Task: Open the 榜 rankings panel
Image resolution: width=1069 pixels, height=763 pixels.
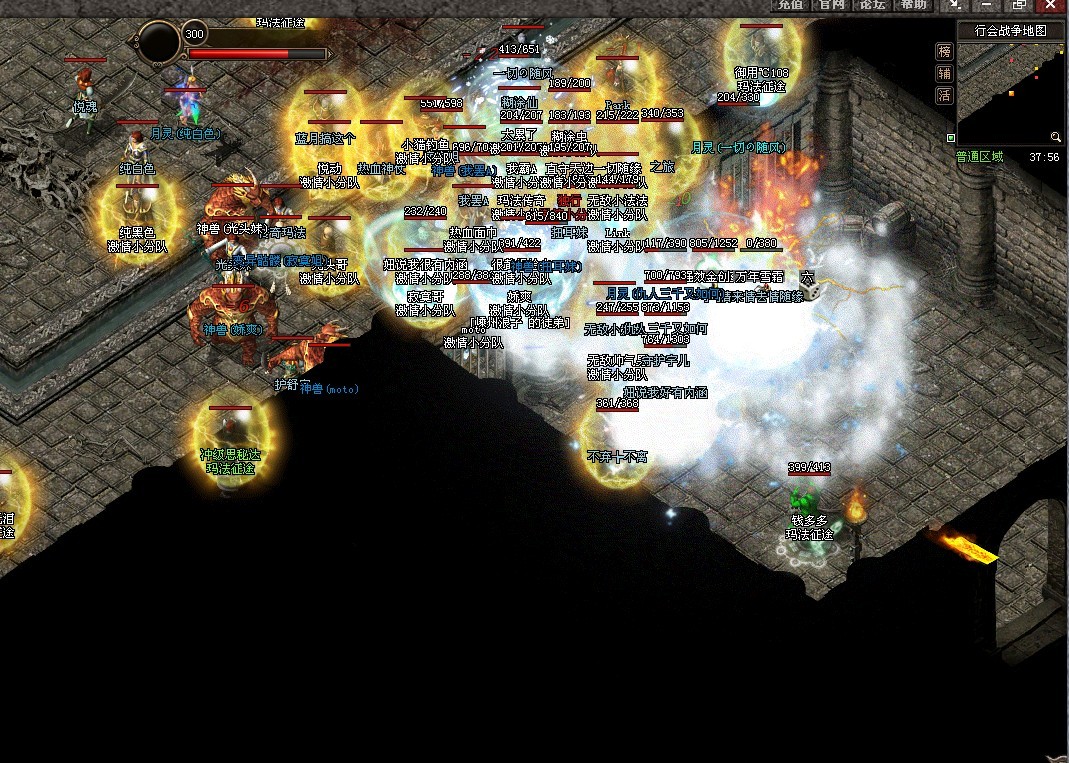Action: [x=944, y=51]
